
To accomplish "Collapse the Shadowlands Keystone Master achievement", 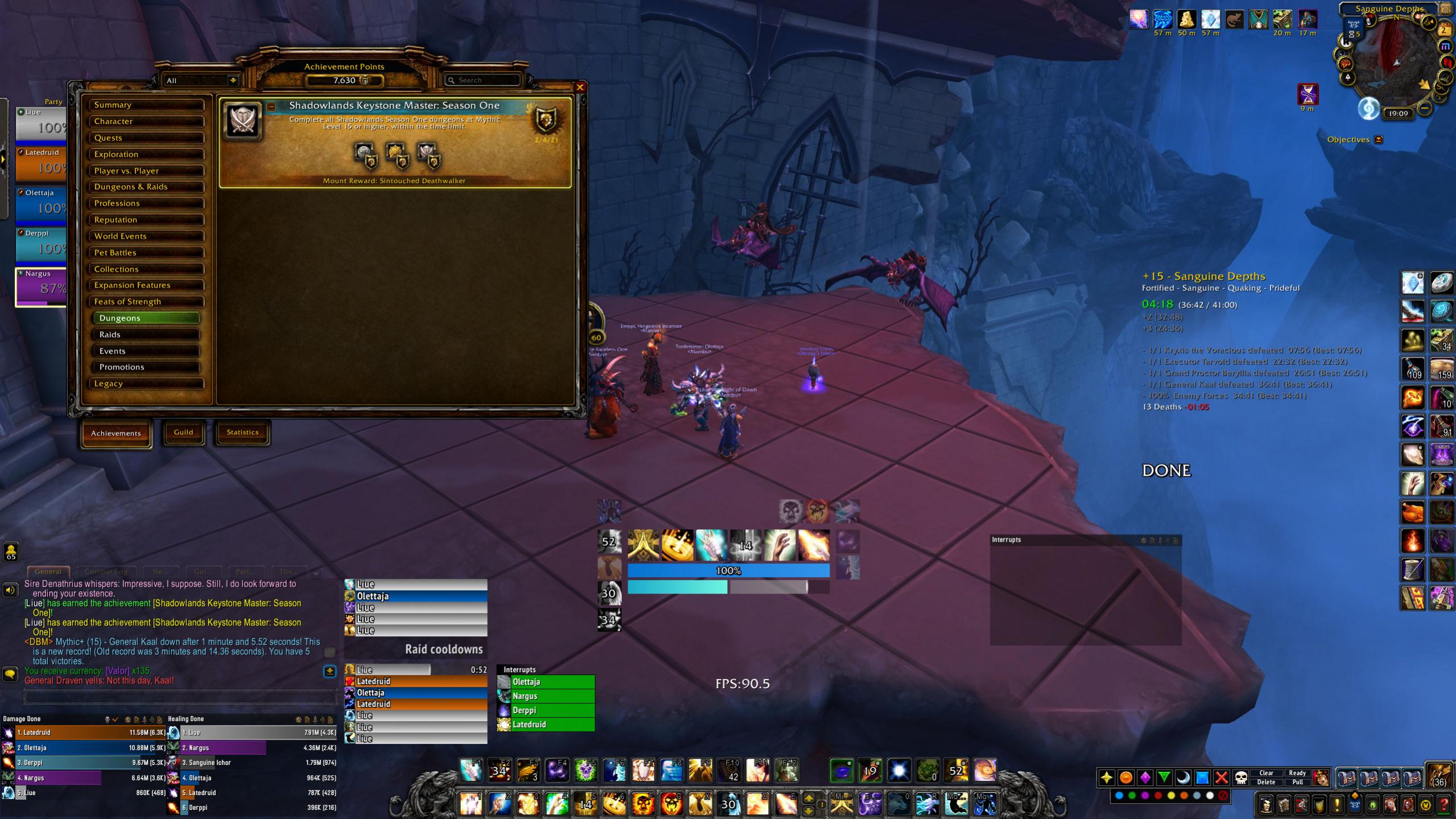I will pos(271,106).
